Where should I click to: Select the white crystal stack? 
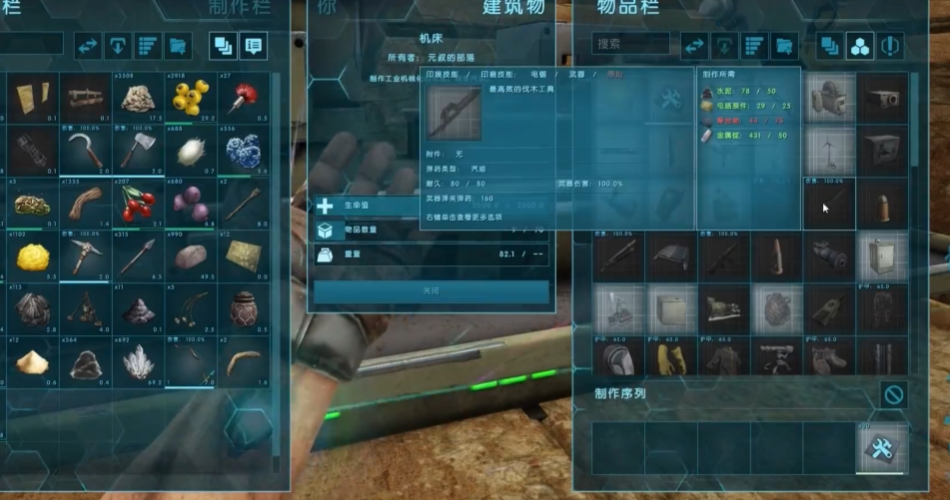pyautogui.click(x=137, y=363)
